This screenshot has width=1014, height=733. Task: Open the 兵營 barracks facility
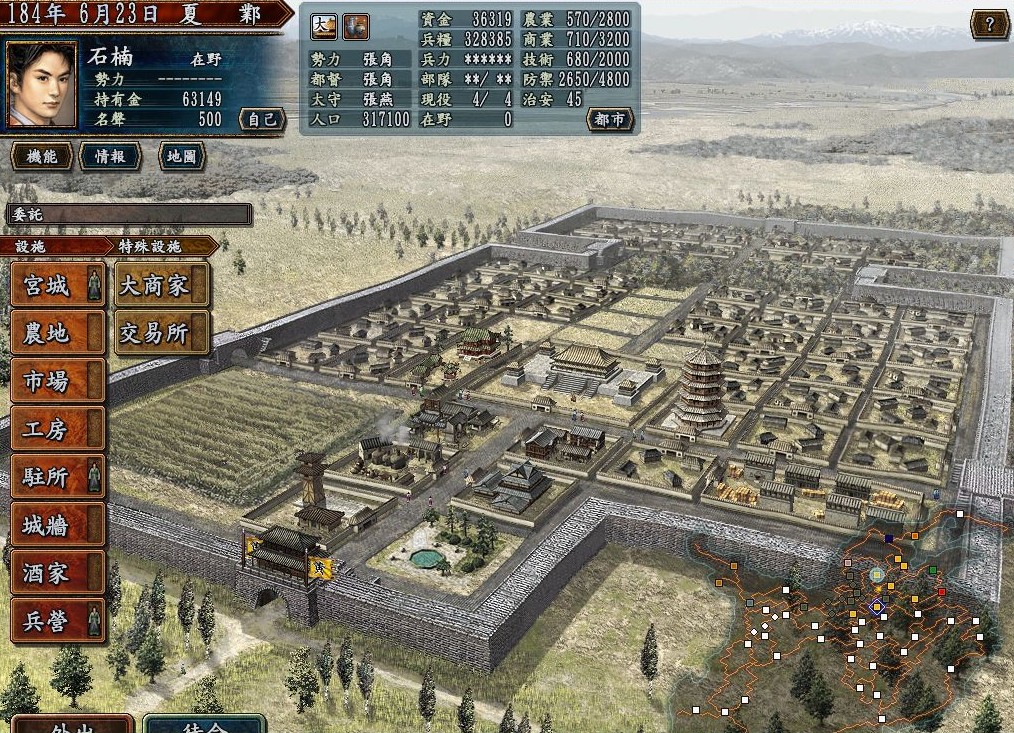point(57,621)
